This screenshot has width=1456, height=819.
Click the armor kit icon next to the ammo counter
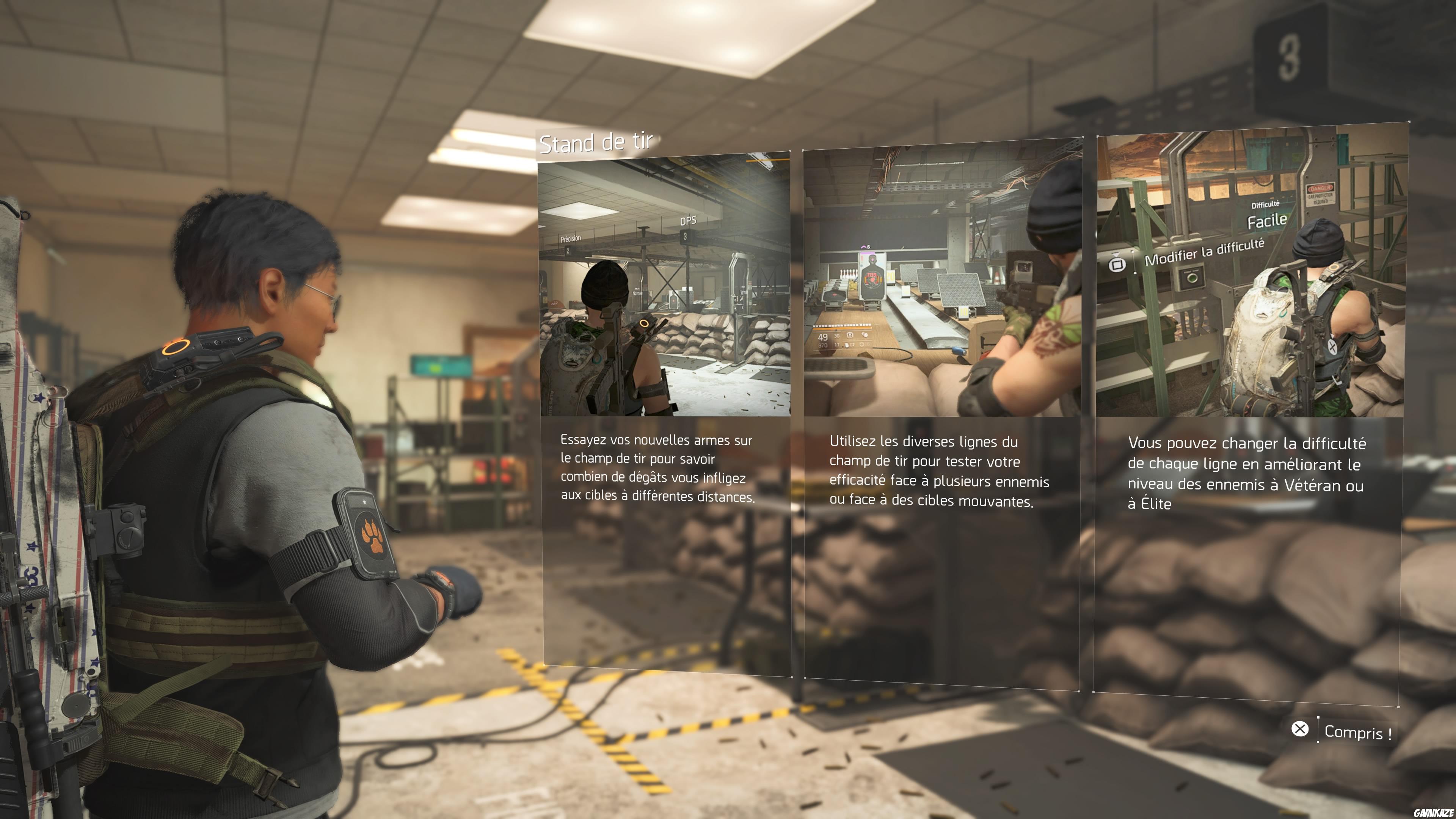(850, 335)
